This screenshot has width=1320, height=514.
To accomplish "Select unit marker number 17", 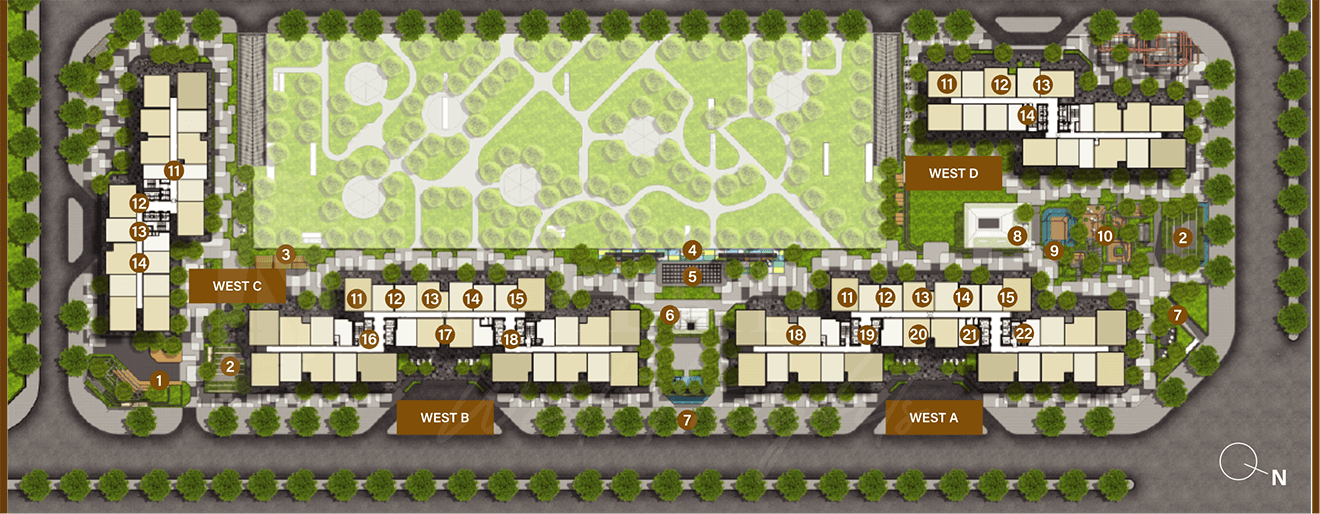I will click(x=445, y=335).
